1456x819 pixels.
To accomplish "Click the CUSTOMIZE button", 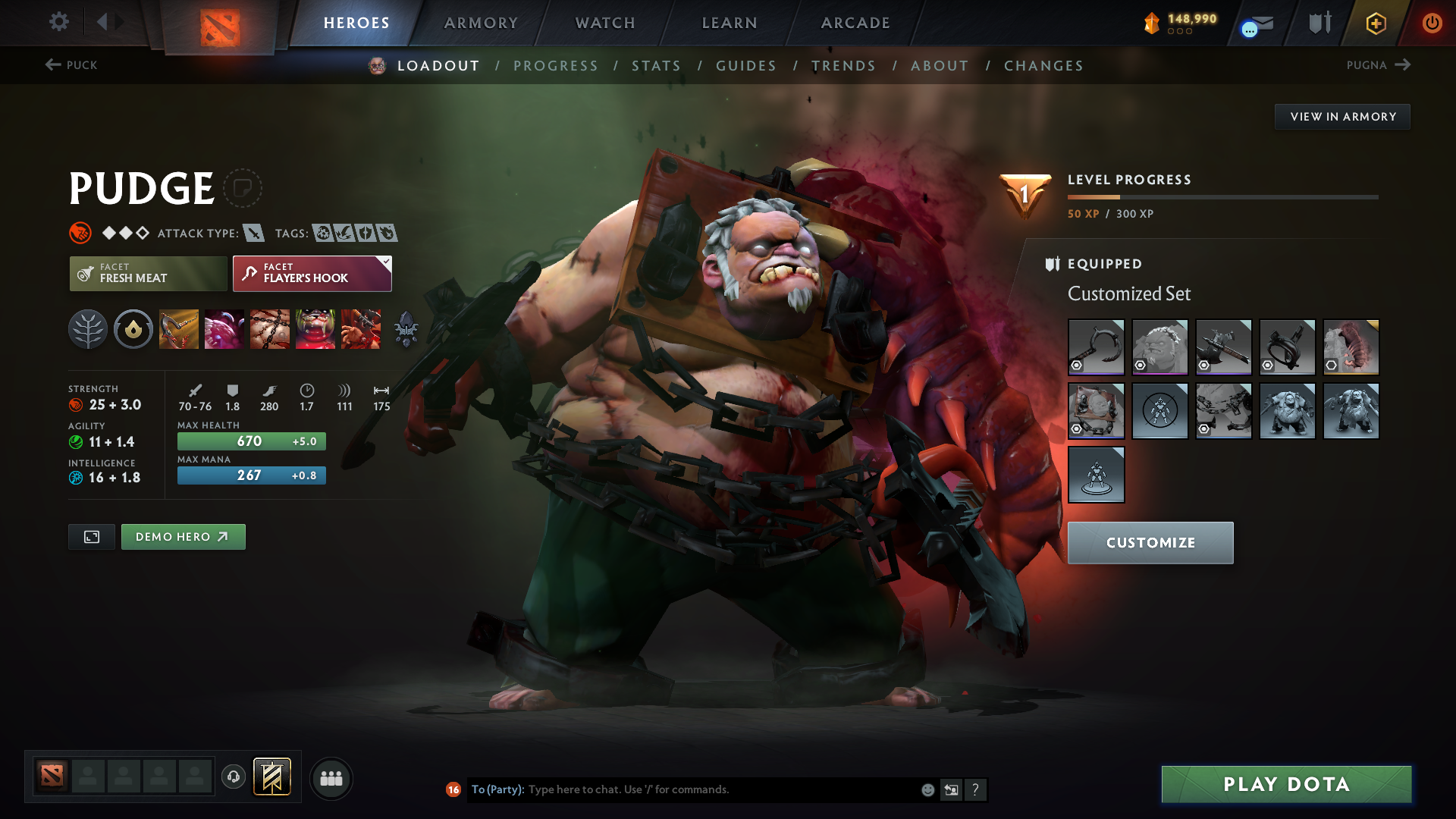I will coord(1150,543).
